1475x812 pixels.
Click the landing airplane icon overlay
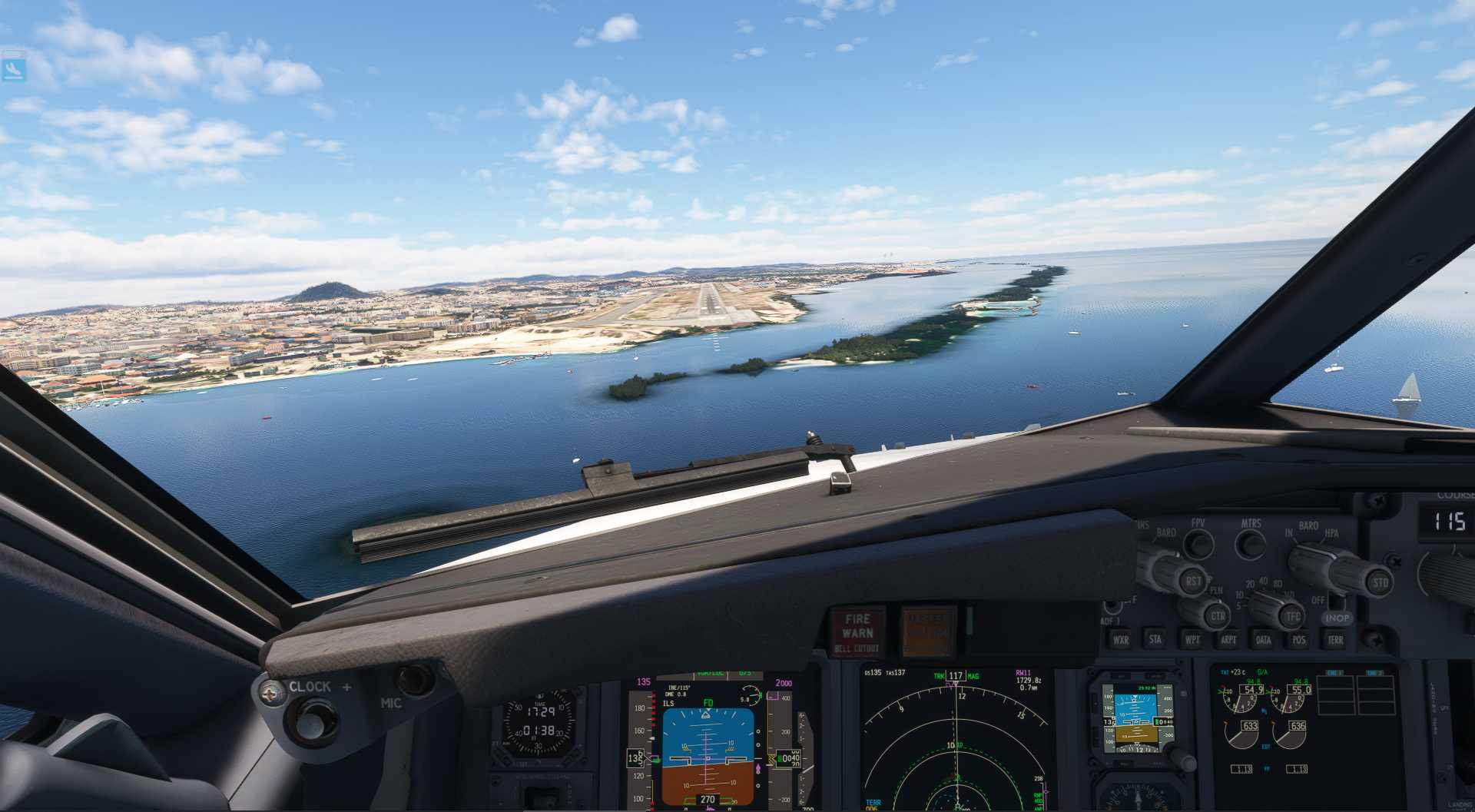13,68
